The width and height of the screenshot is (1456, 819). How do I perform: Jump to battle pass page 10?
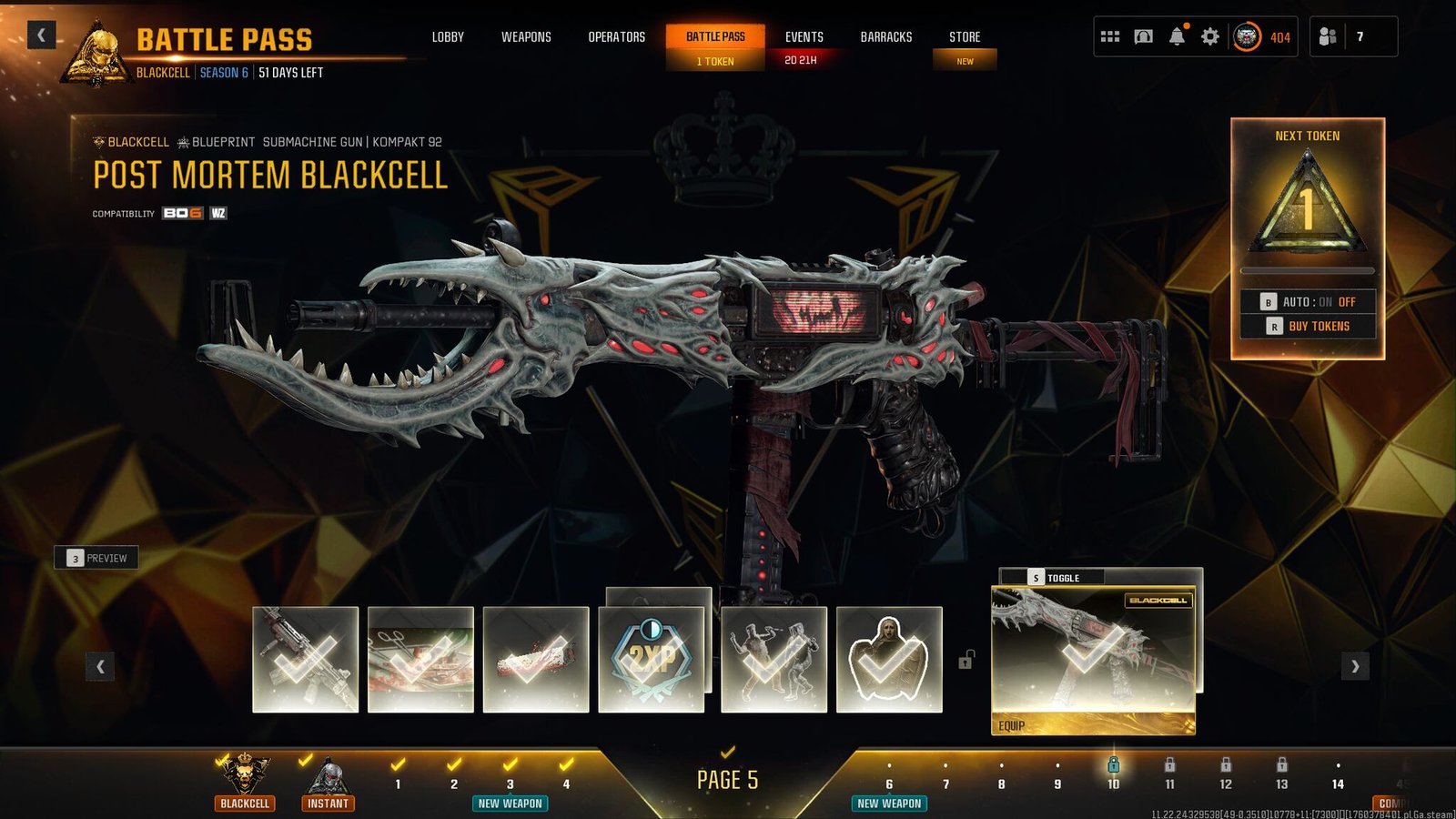click(x=1113, y=774)
